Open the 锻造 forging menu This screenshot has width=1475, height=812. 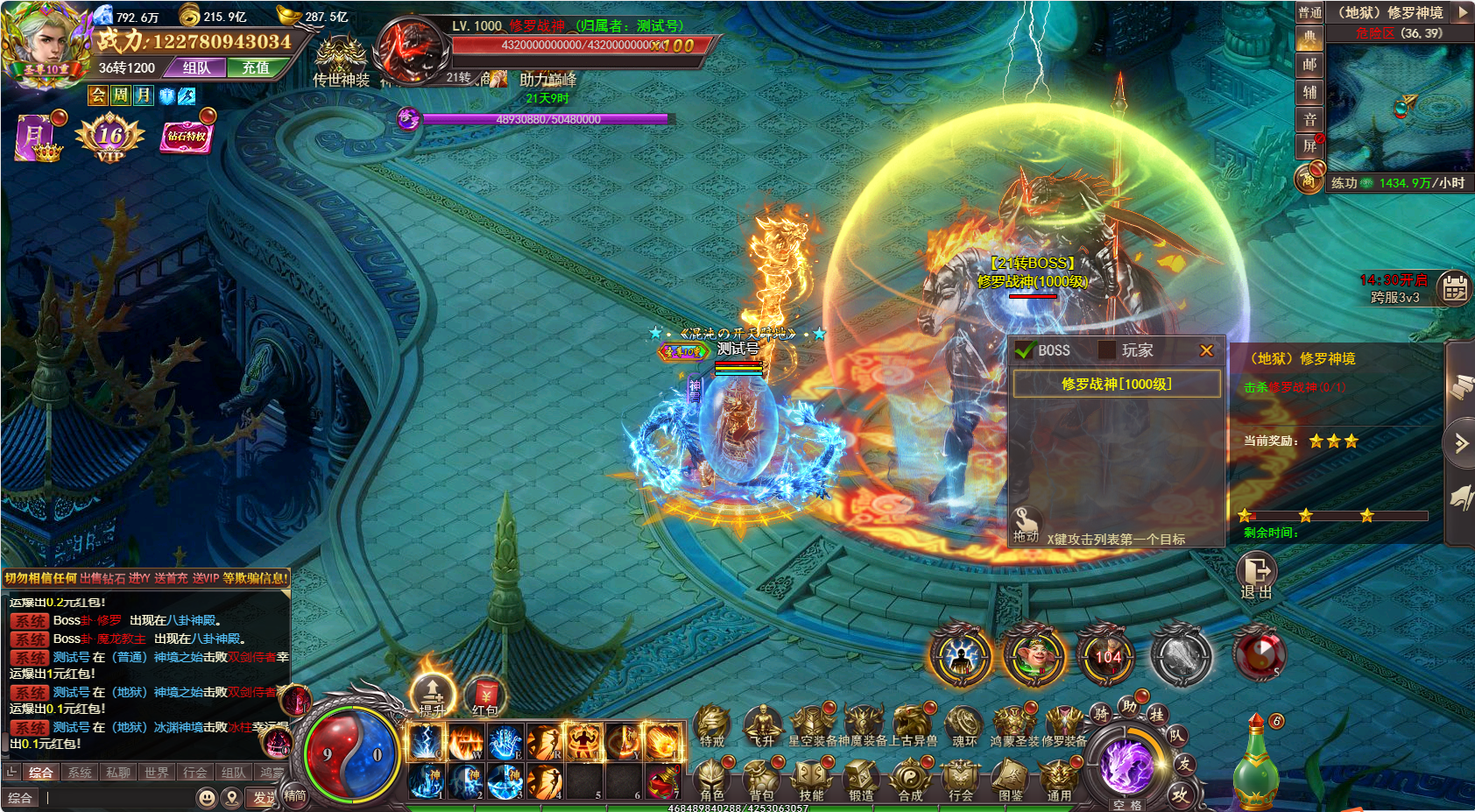pyautogui.click(x=861, y=779)
